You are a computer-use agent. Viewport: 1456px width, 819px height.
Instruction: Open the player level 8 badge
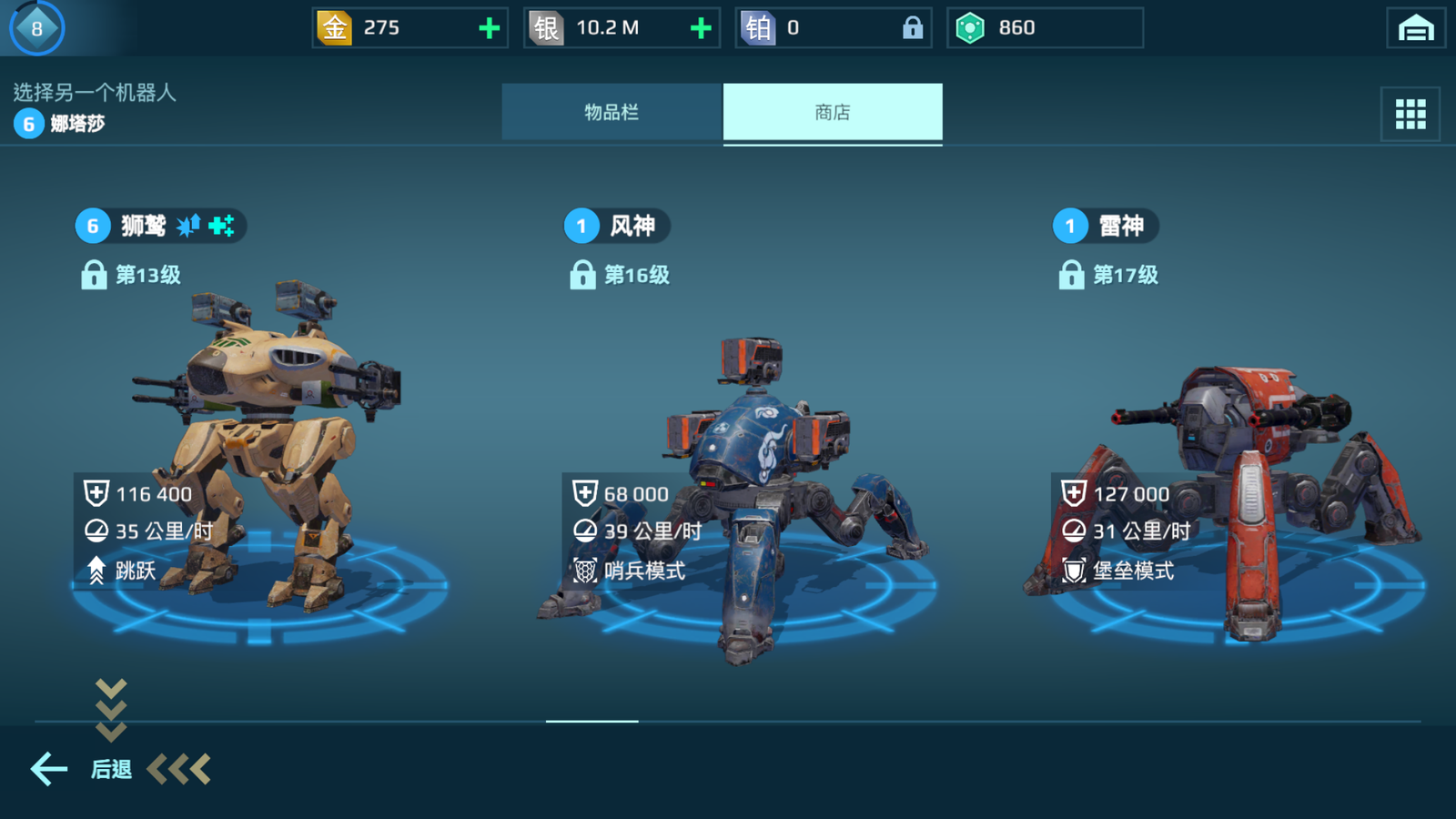(x=36, y=28)
